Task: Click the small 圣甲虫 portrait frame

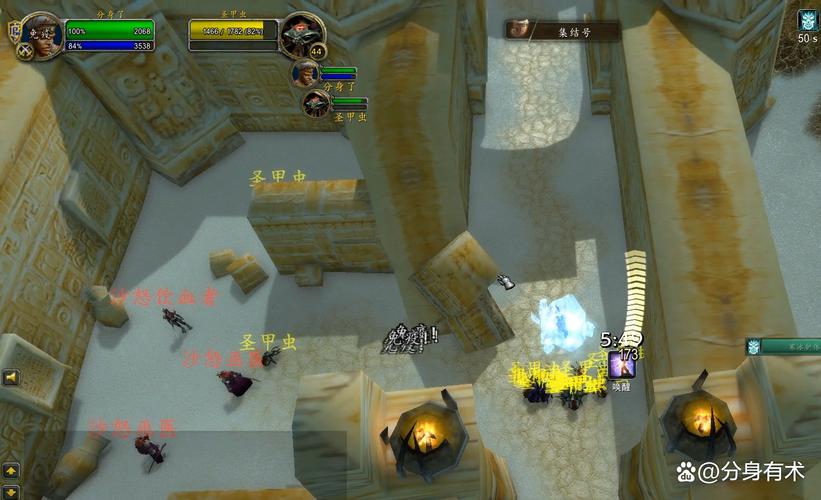Action: [x=316, y=102]
